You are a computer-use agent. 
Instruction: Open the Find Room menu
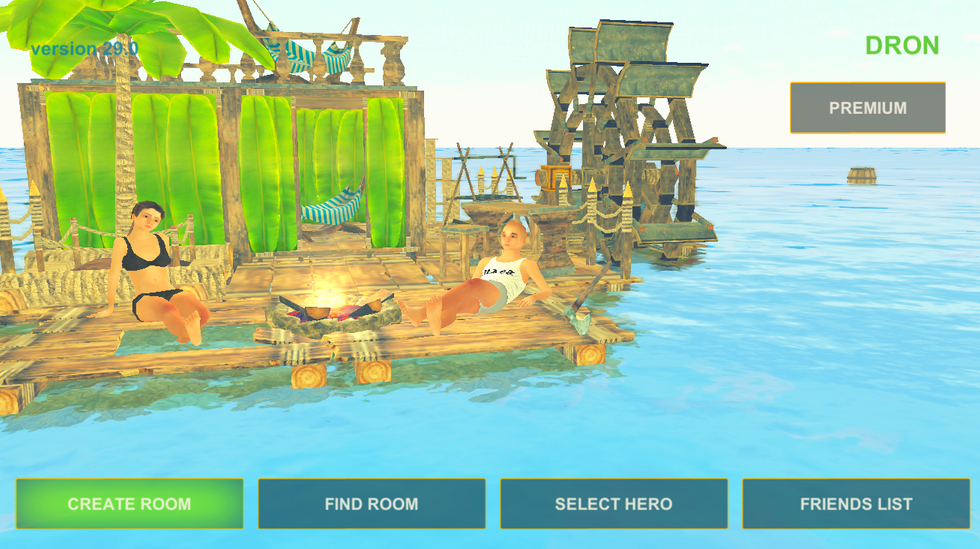click(x=371, y=504)
